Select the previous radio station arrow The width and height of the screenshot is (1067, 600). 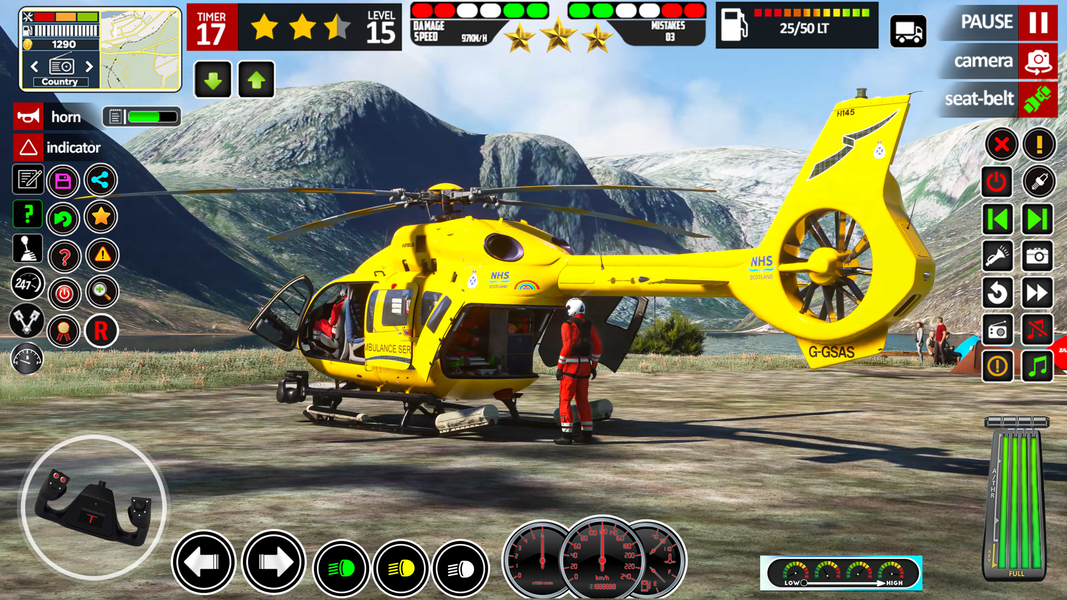34,66
